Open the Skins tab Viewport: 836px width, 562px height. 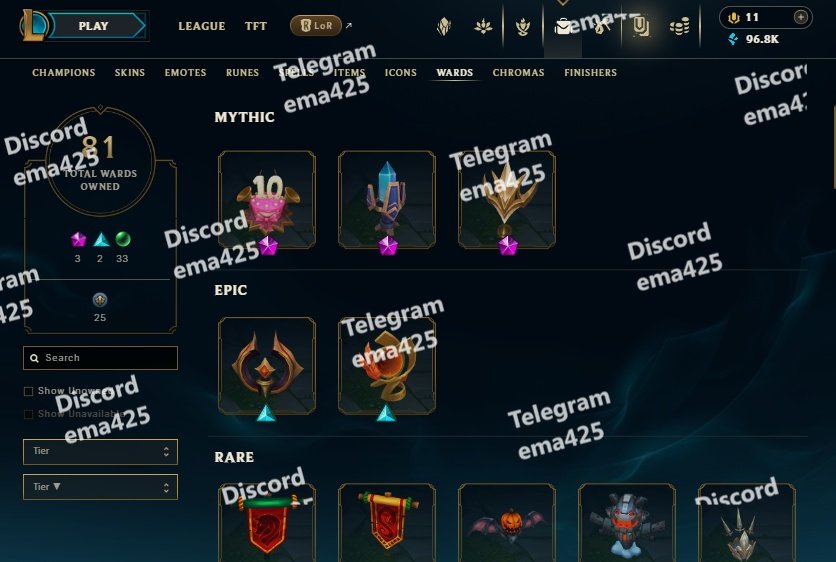click(x=130, y=73)
